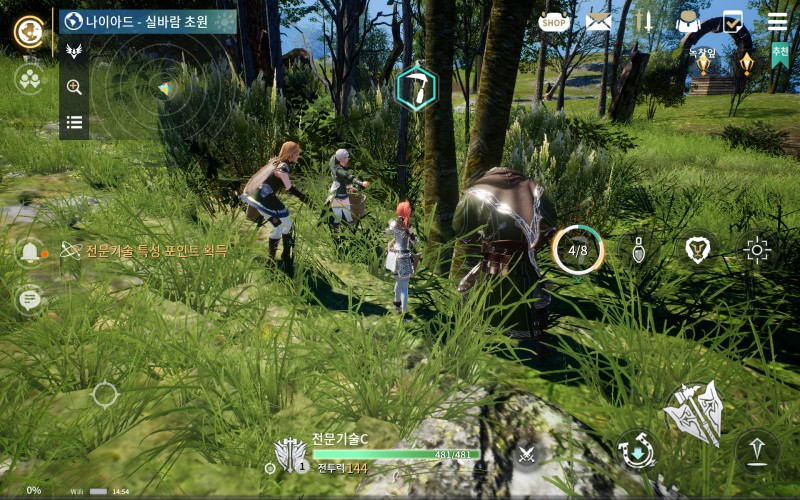Open the mail envelope icon
This screenshot has height=500, width=800.
click(598, 21)
